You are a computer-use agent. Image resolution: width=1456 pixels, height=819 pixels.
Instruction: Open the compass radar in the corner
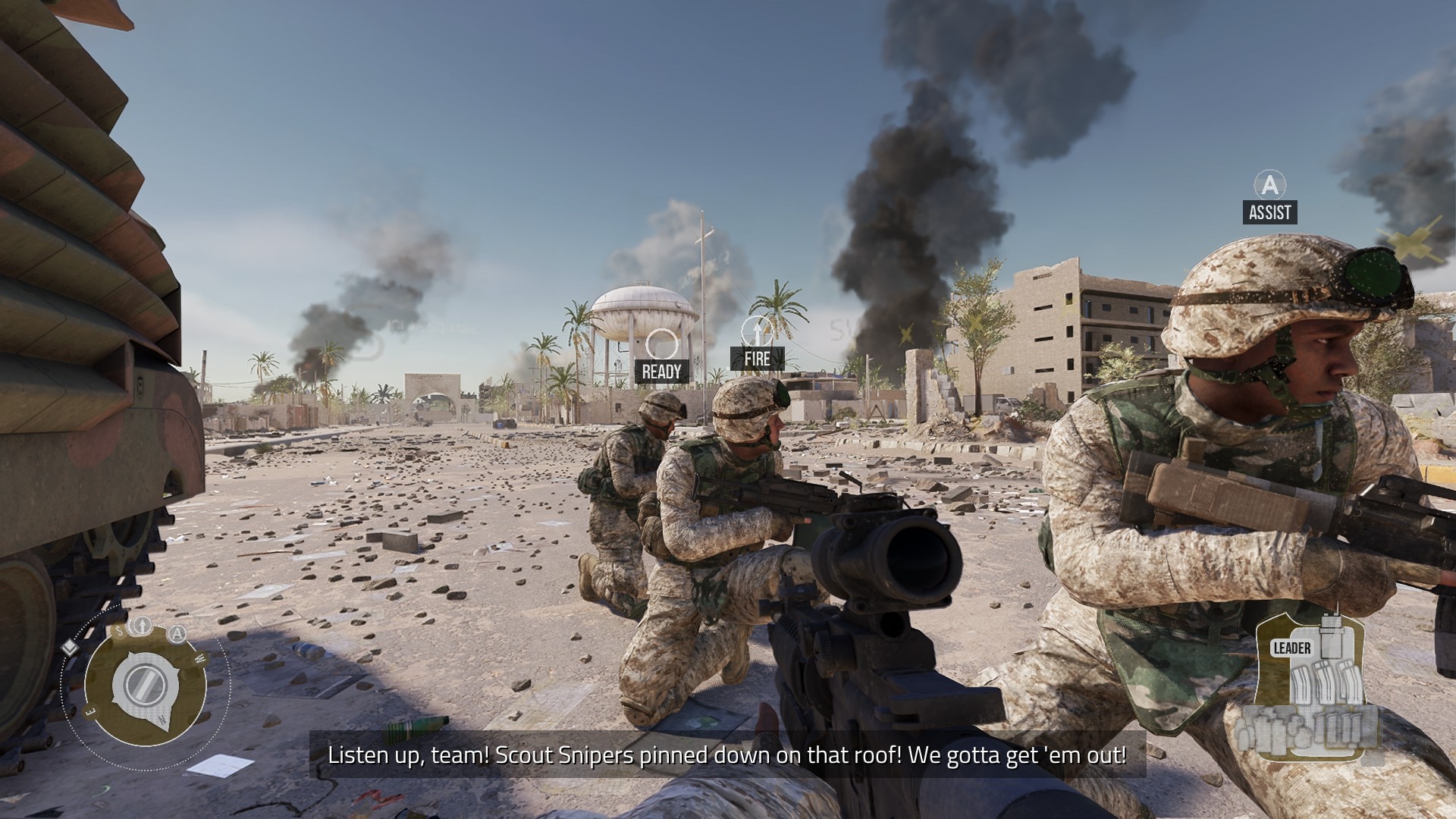(x=146, y=686)
